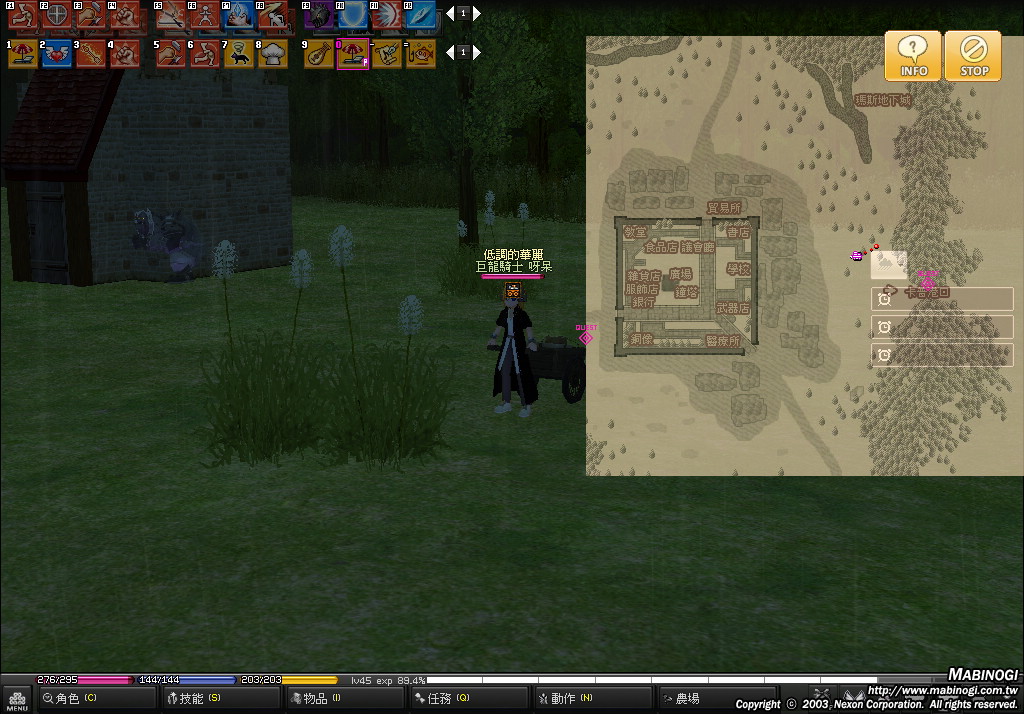Select the tornado and wolf skill in slot 7

[x=239, y=54]
